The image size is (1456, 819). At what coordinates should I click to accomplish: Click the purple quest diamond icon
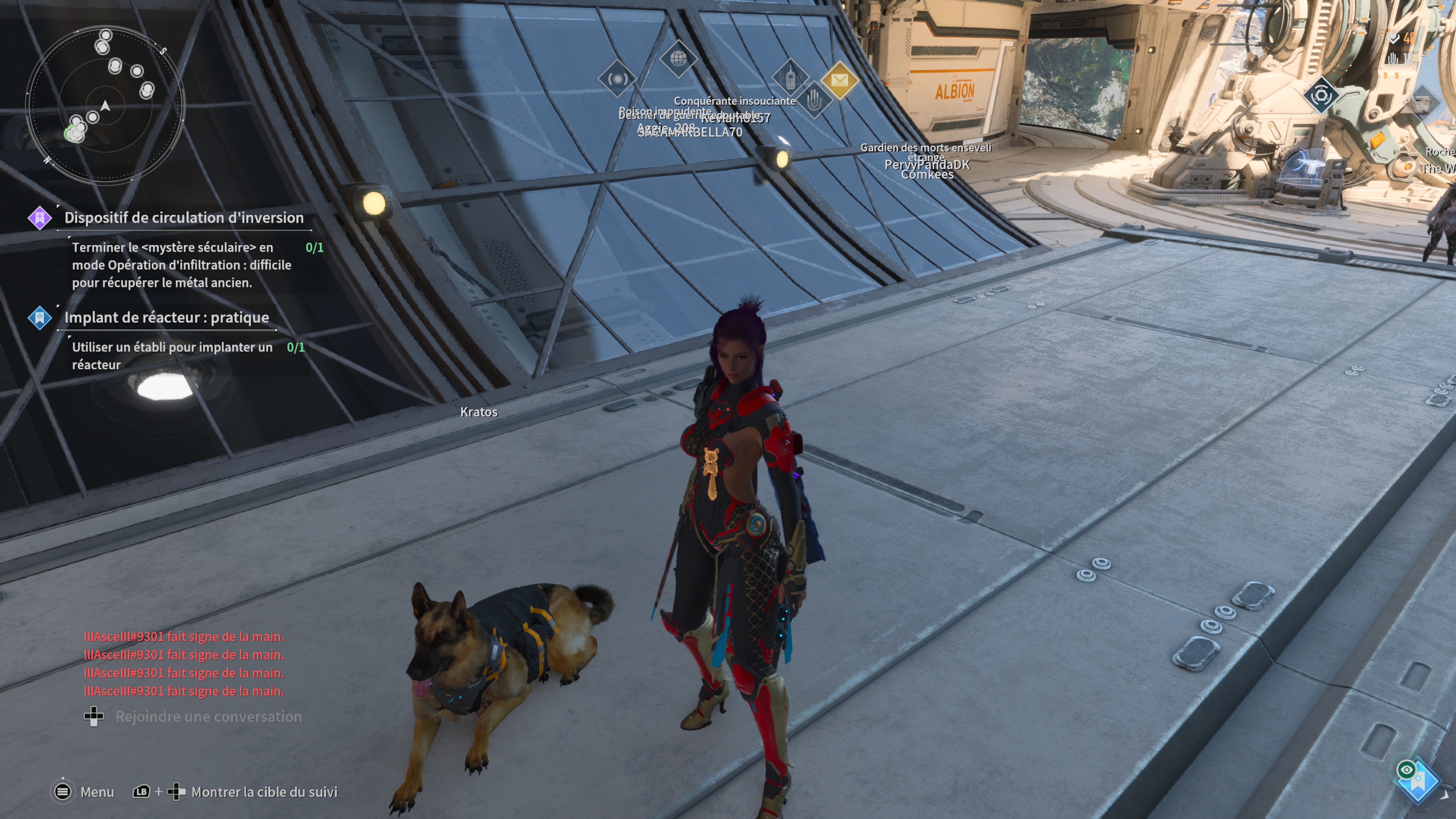(x=39, y=218)
